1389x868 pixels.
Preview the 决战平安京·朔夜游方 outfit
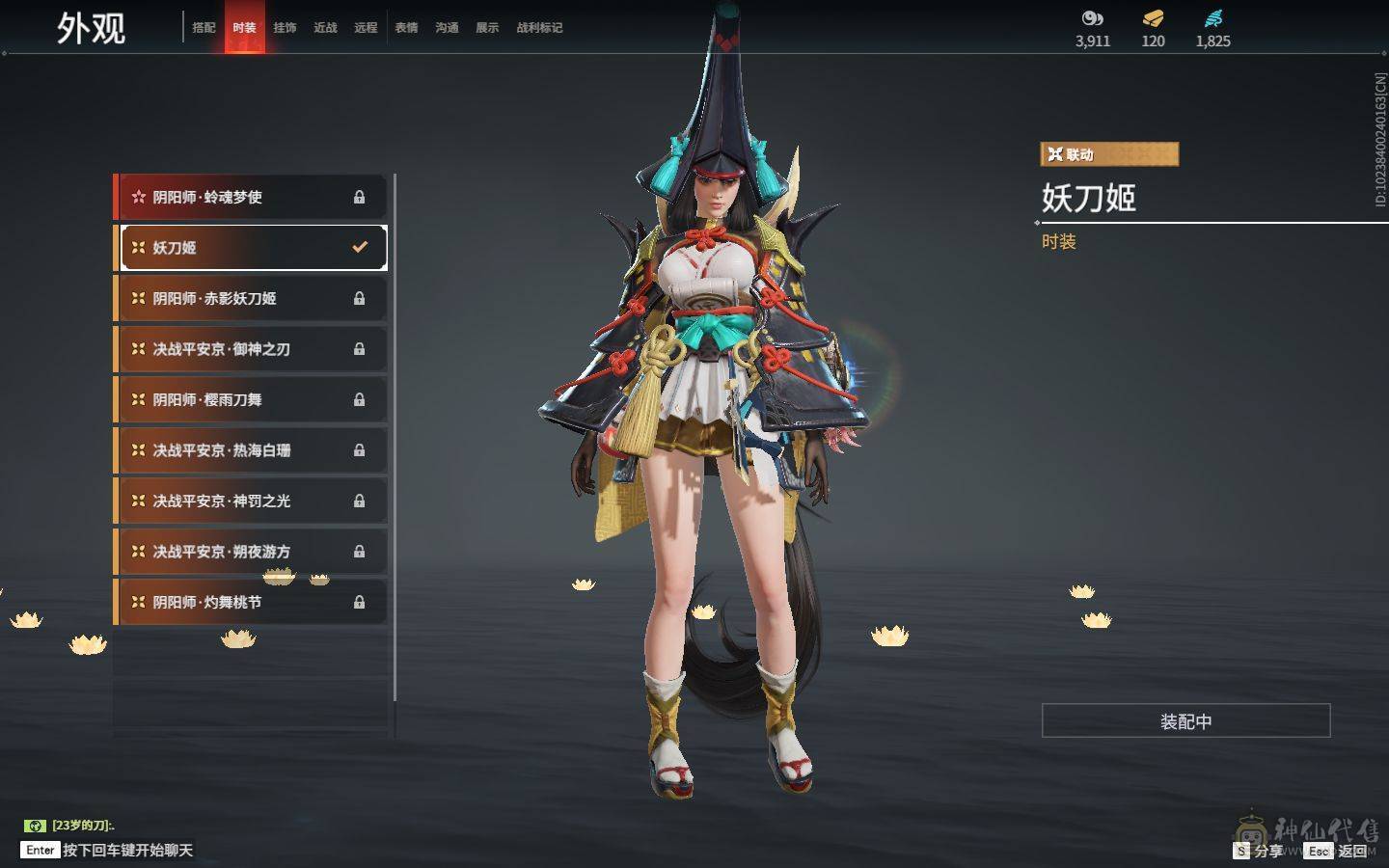click(x=251, y=552)
